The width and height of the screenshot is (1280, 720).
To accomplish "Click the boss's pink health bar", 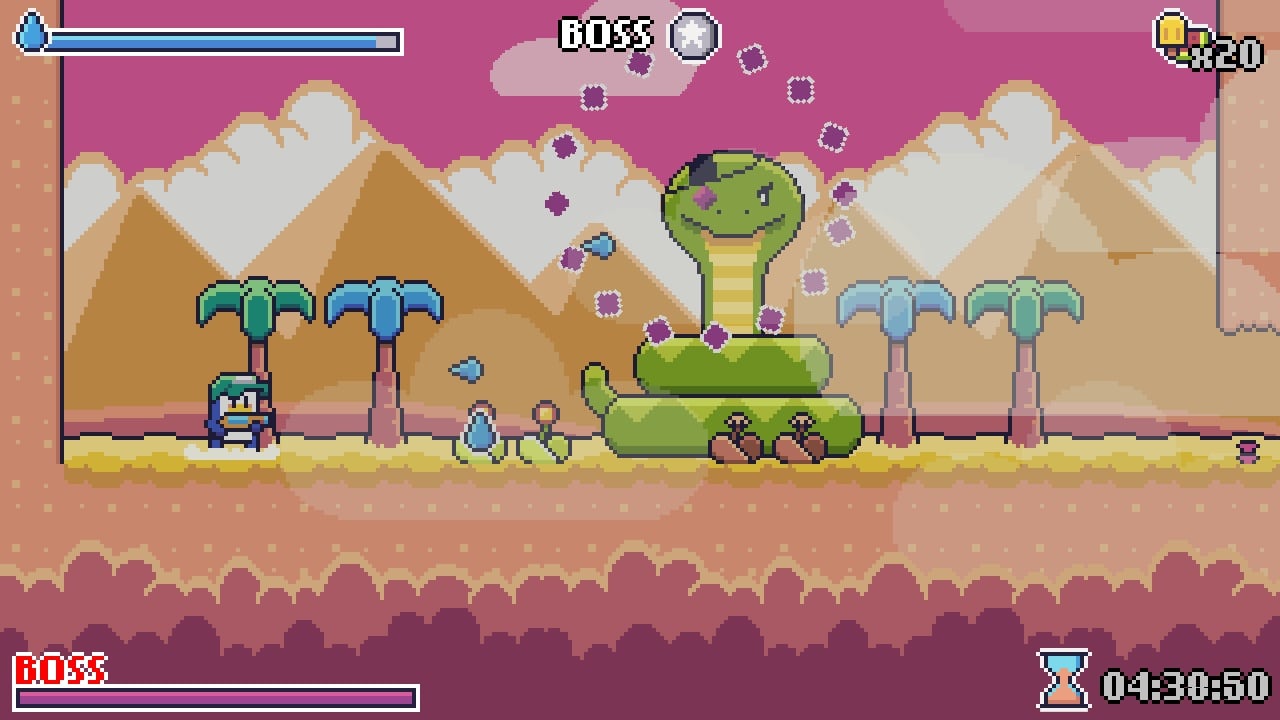I will pyautogui.click(x=215, y=695).
